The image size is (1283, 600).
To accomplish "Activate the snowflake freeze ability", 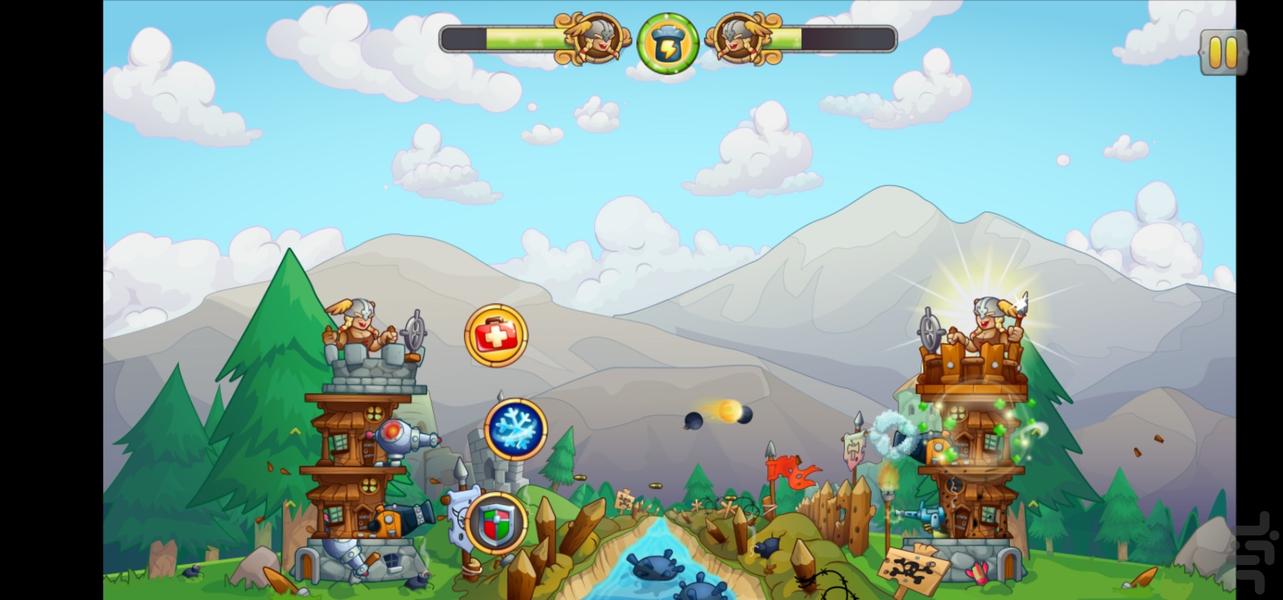I will (516, 429).
